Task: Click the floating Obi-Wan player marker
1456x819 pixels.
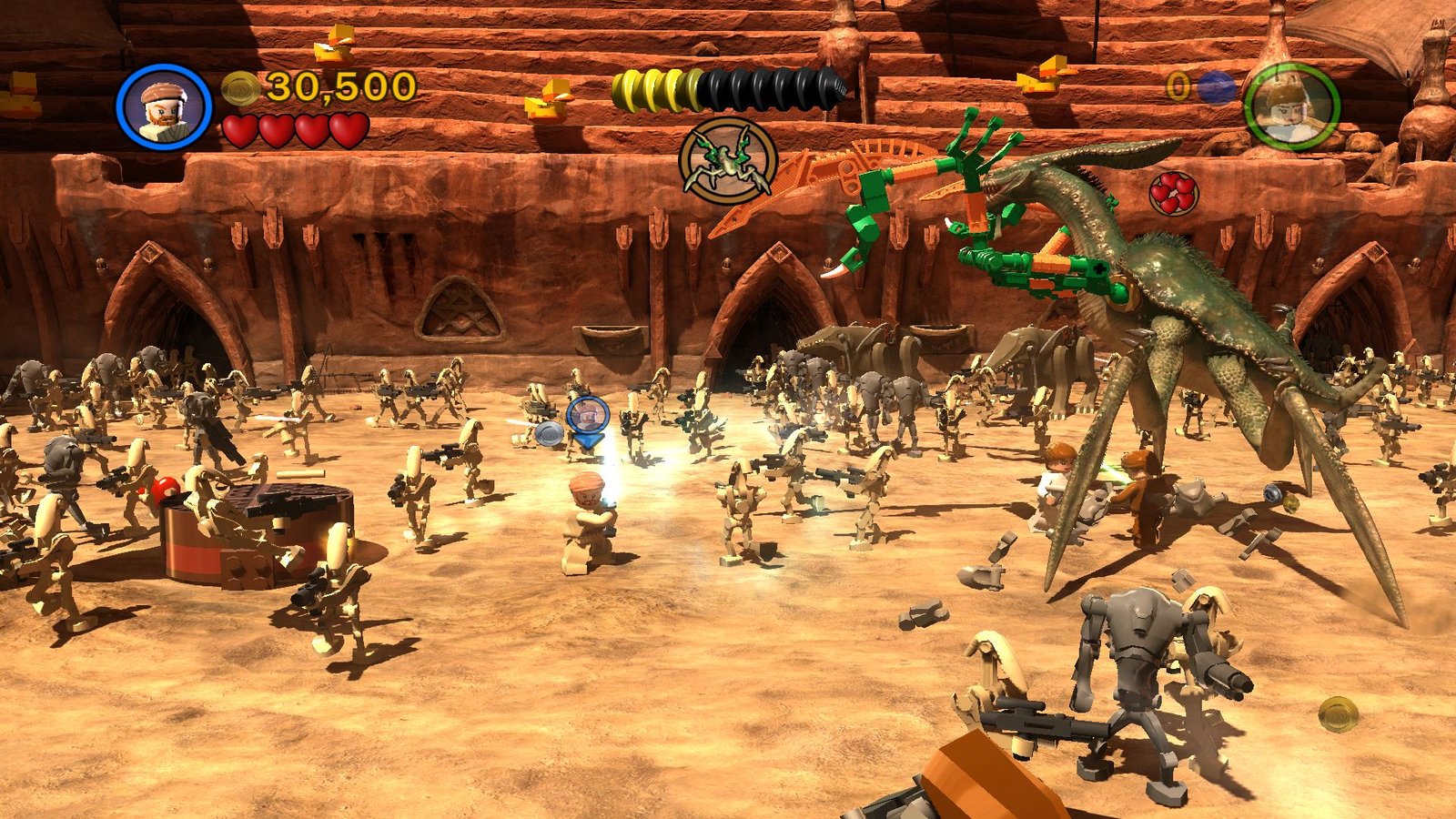Action: coord(588,418)
